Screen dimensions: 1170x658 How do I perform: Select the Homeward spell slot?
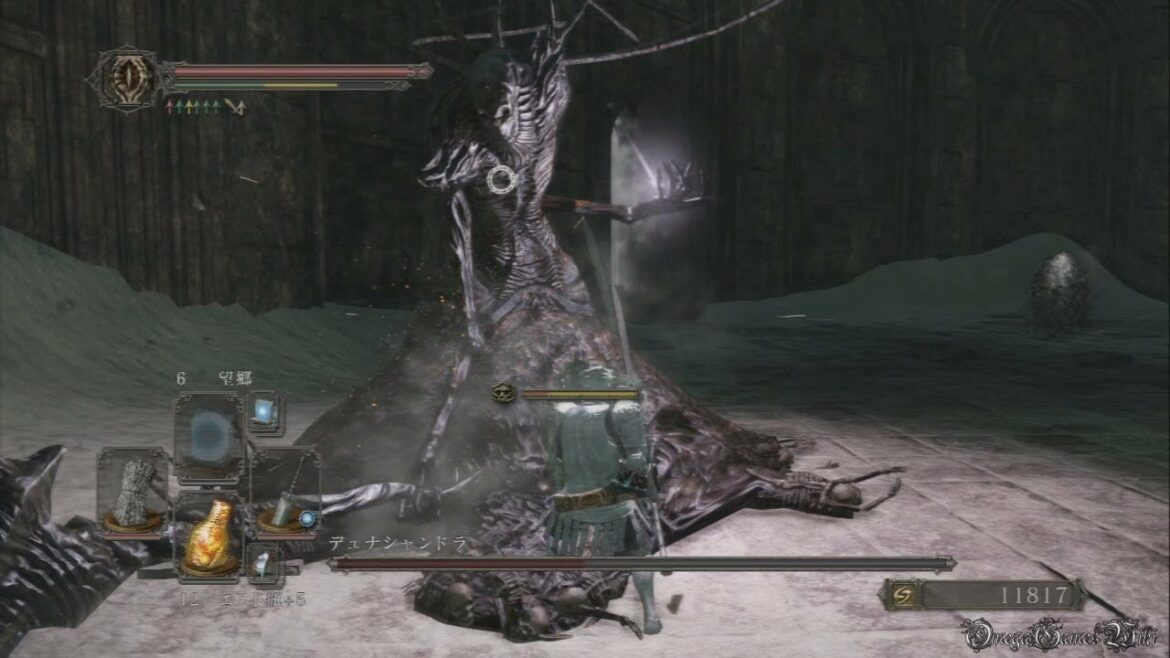pyautogui.click(x=209, y=436)
